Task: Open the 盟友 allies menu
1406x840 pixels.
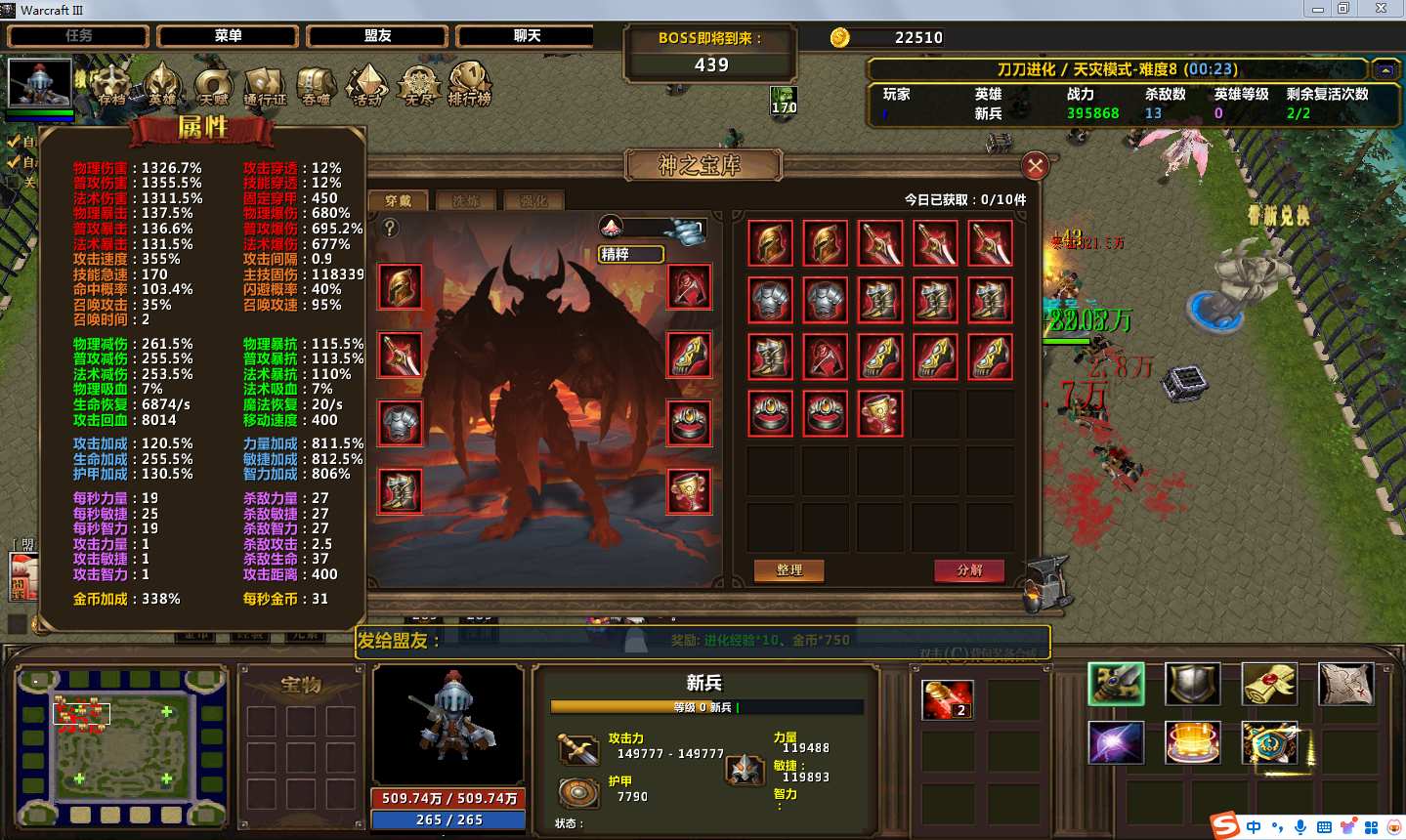Action: pyautogui.click(x=377, y=36)
